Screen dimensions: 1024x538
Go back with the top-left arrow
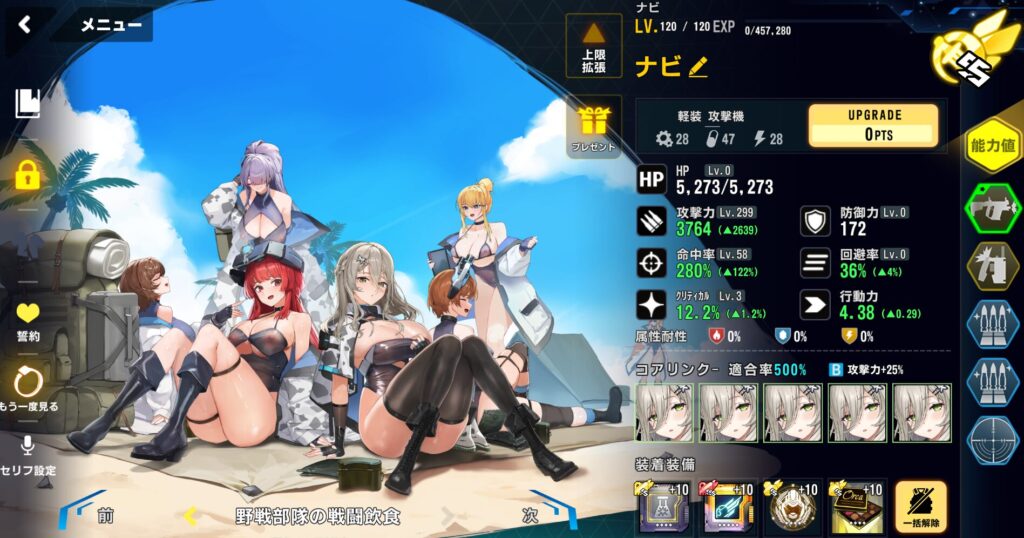(x=25, y=25)
